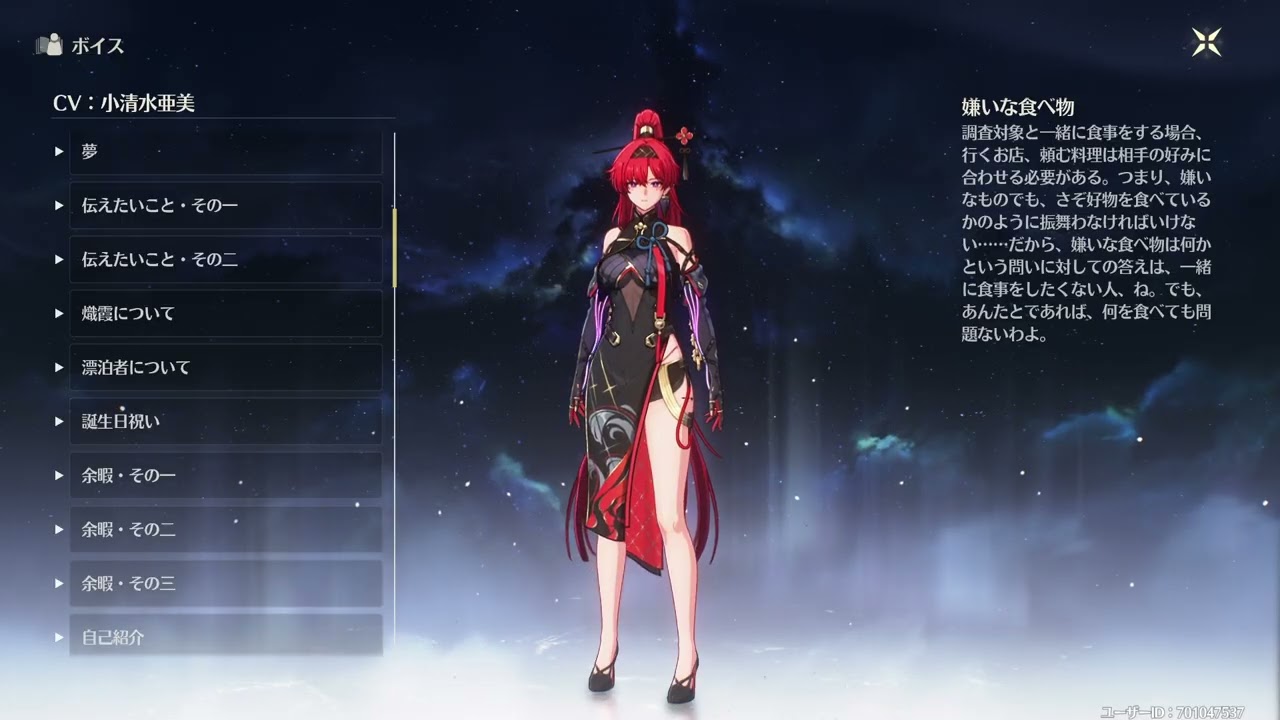Play the 自己紹介 voice line
The height and width of the screenshot is (720, 1280).
(225, 636)
